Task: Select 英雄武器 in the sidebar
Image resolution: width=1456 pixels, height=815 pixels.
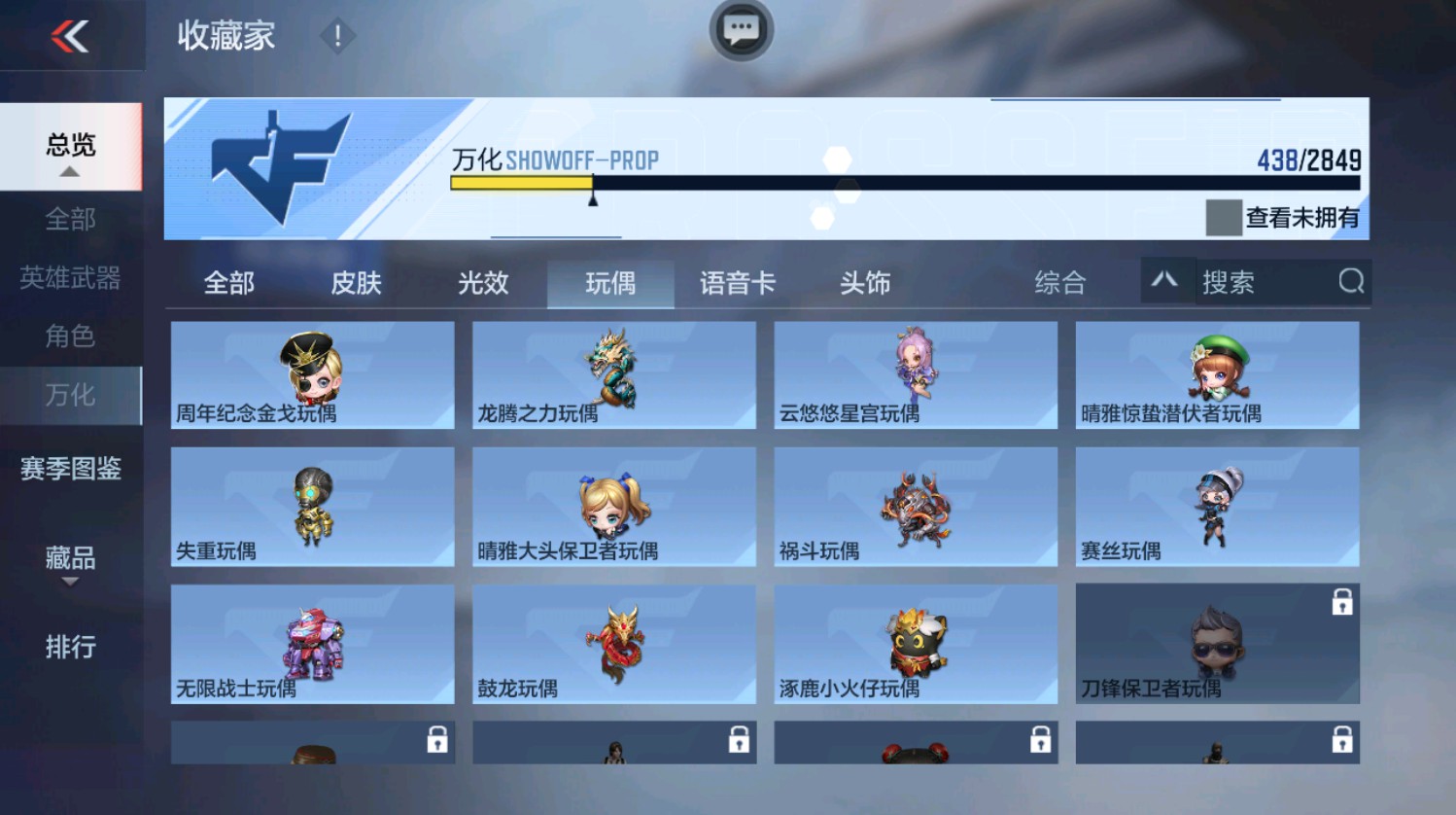Action: [x=70, y=278]
